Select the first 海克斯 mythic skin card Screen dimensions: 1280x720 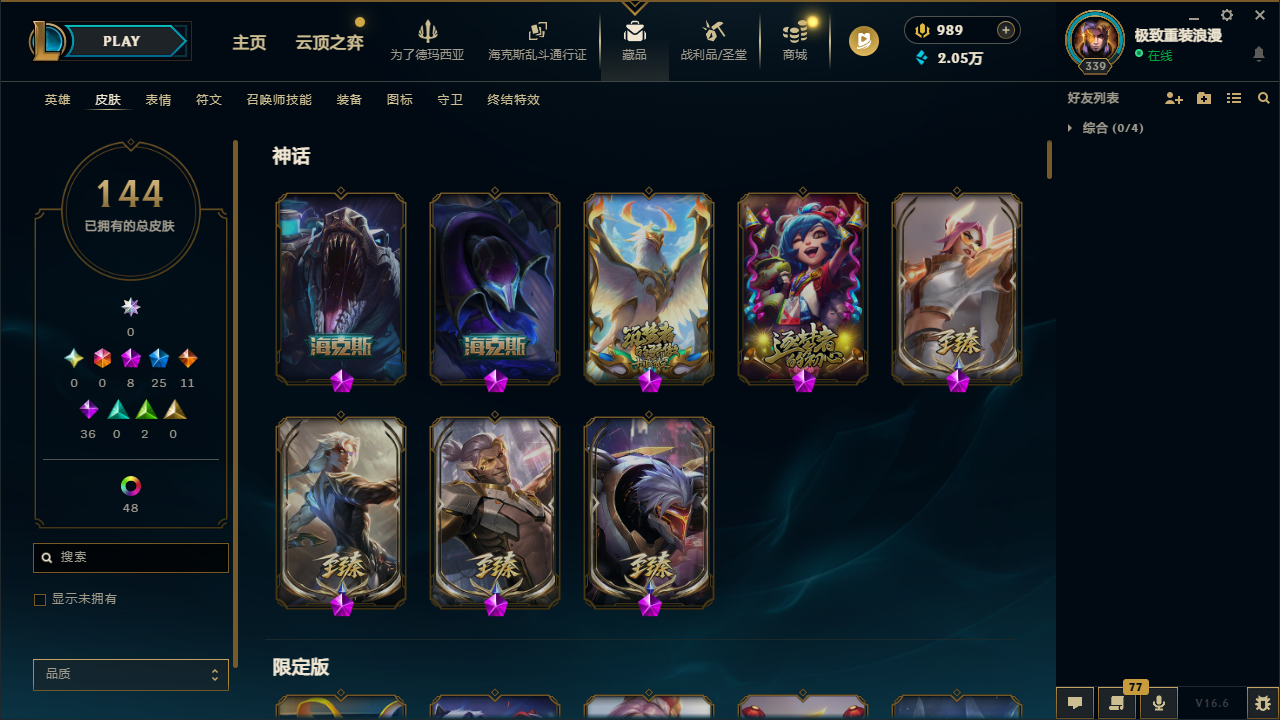click(341, 289)
